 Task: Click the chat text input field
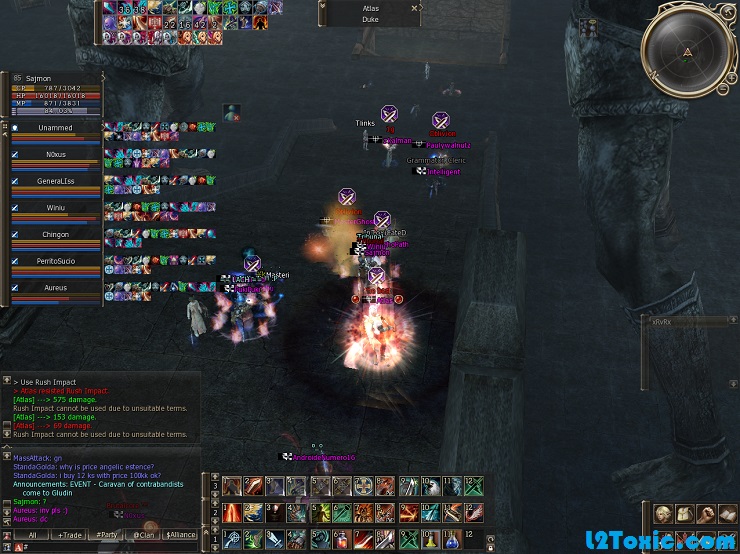(110, 547)
